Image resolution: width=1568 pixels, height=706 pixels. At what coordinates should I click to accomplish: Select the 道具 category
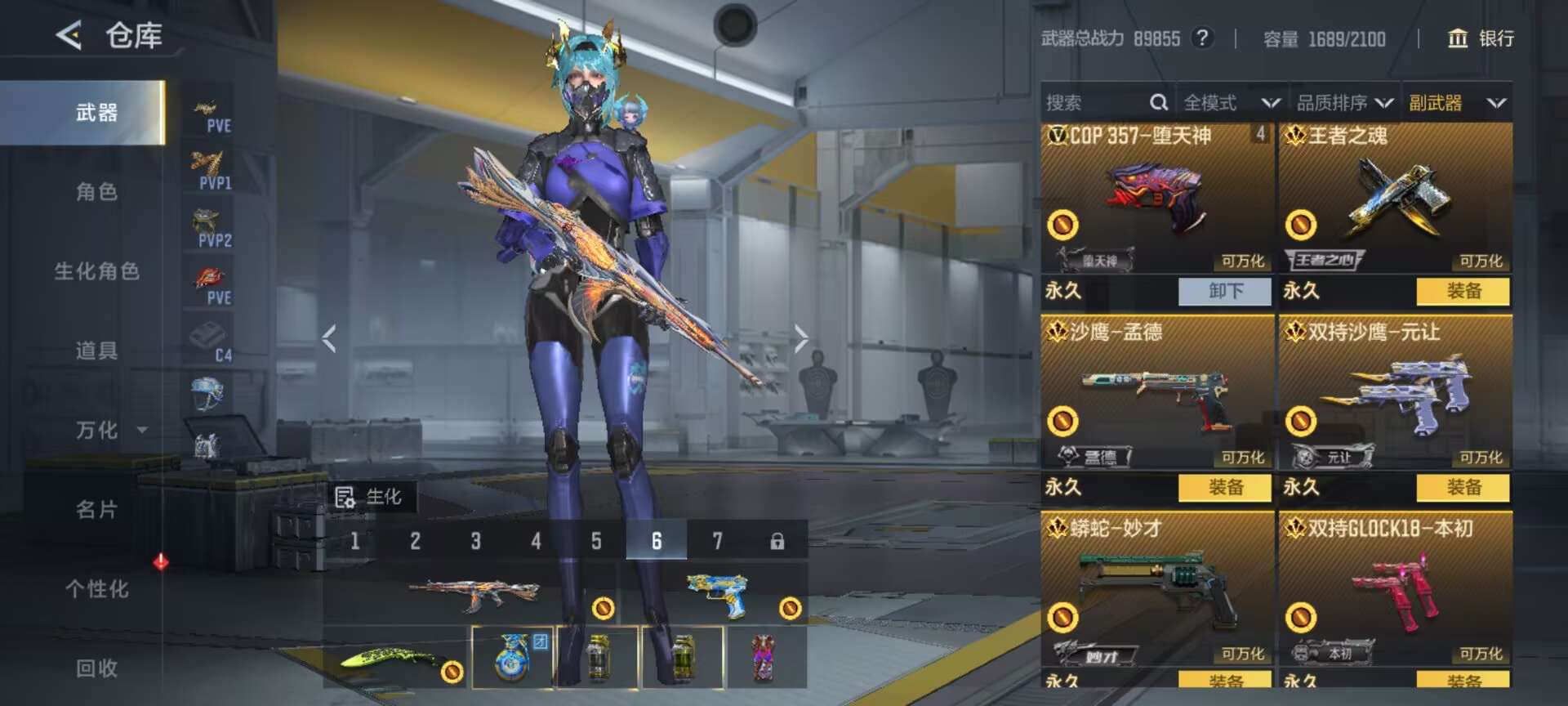click(x=96, y=351)
